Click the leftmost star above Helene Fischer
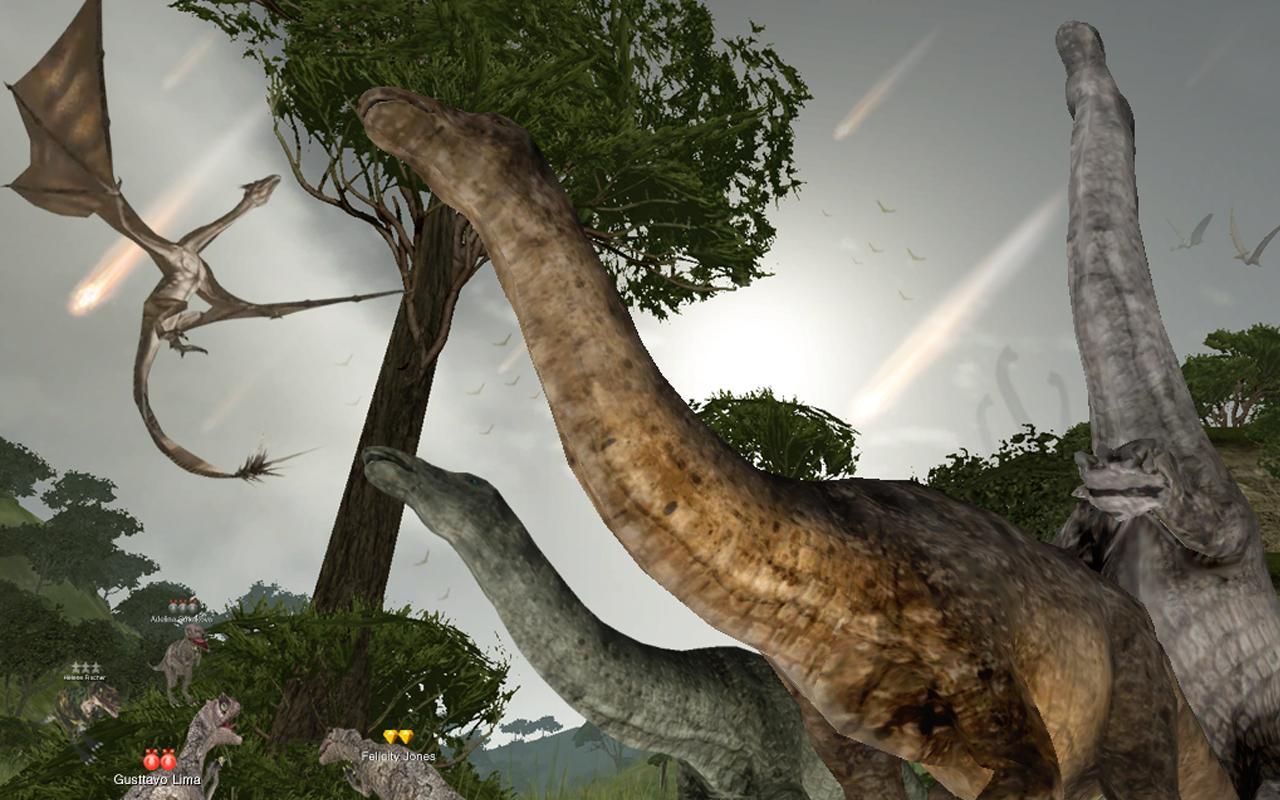 pos(75,666)
